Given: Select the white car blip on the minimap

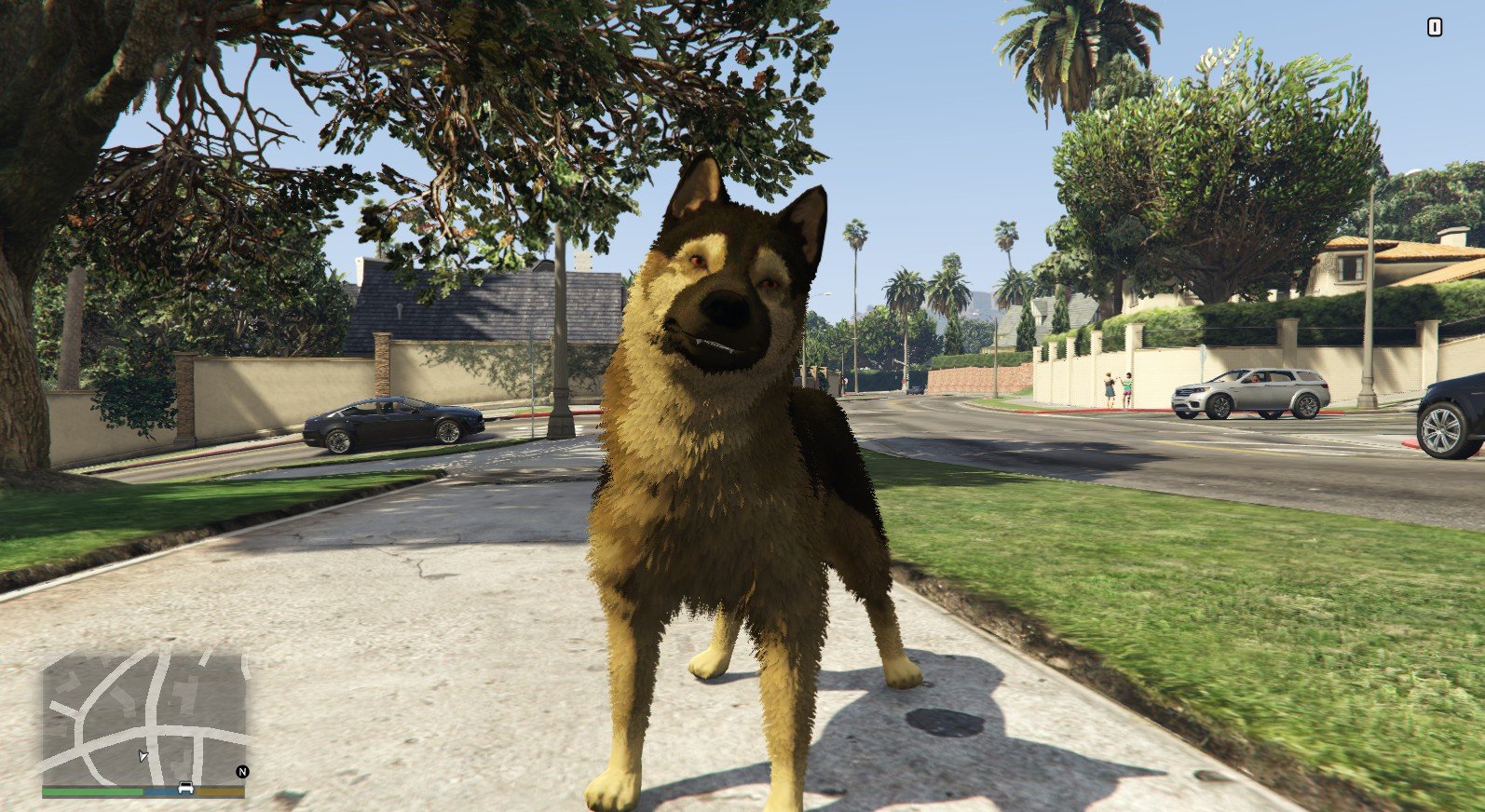Looking at the screenshot, I should click(185, 788).
